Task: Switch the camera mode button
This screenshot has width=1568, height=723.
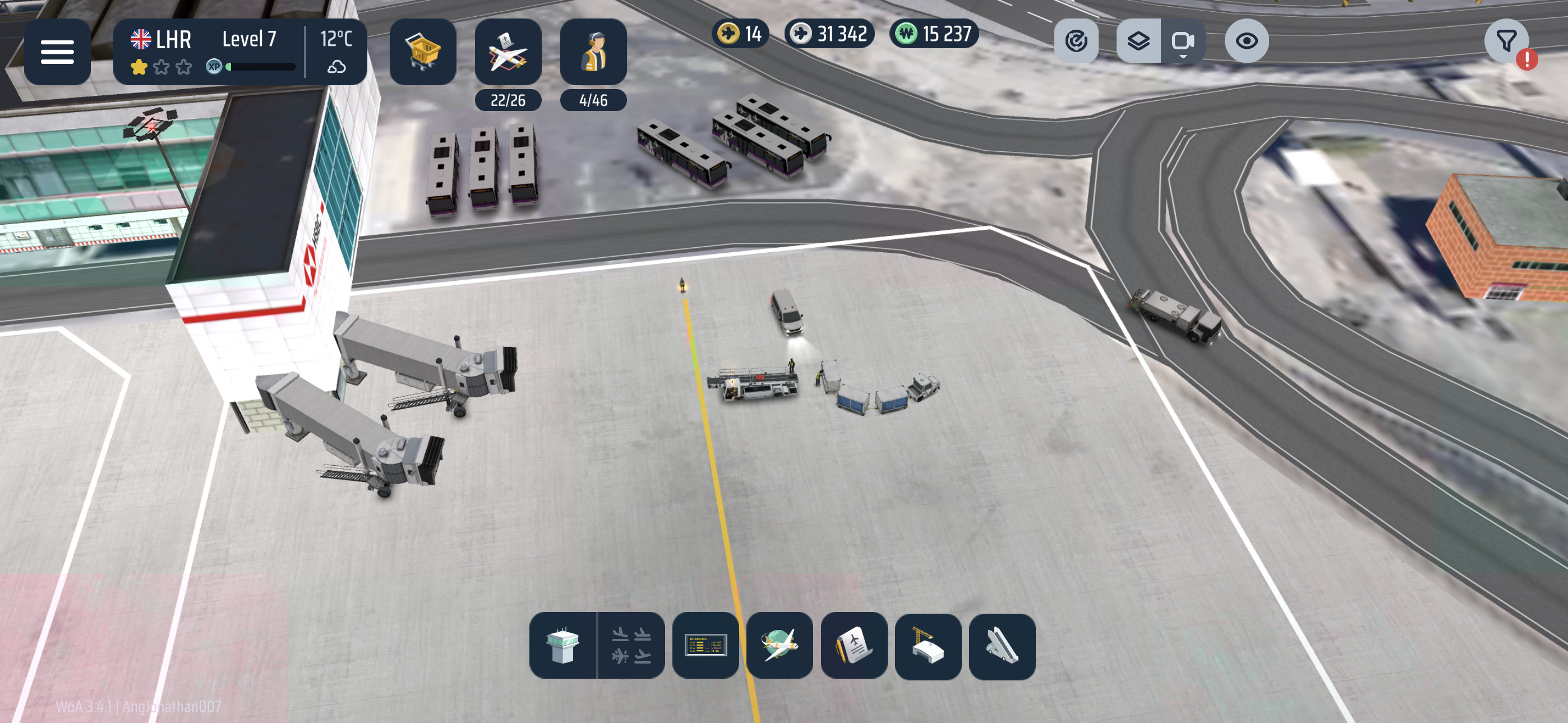Action: 1182,41
